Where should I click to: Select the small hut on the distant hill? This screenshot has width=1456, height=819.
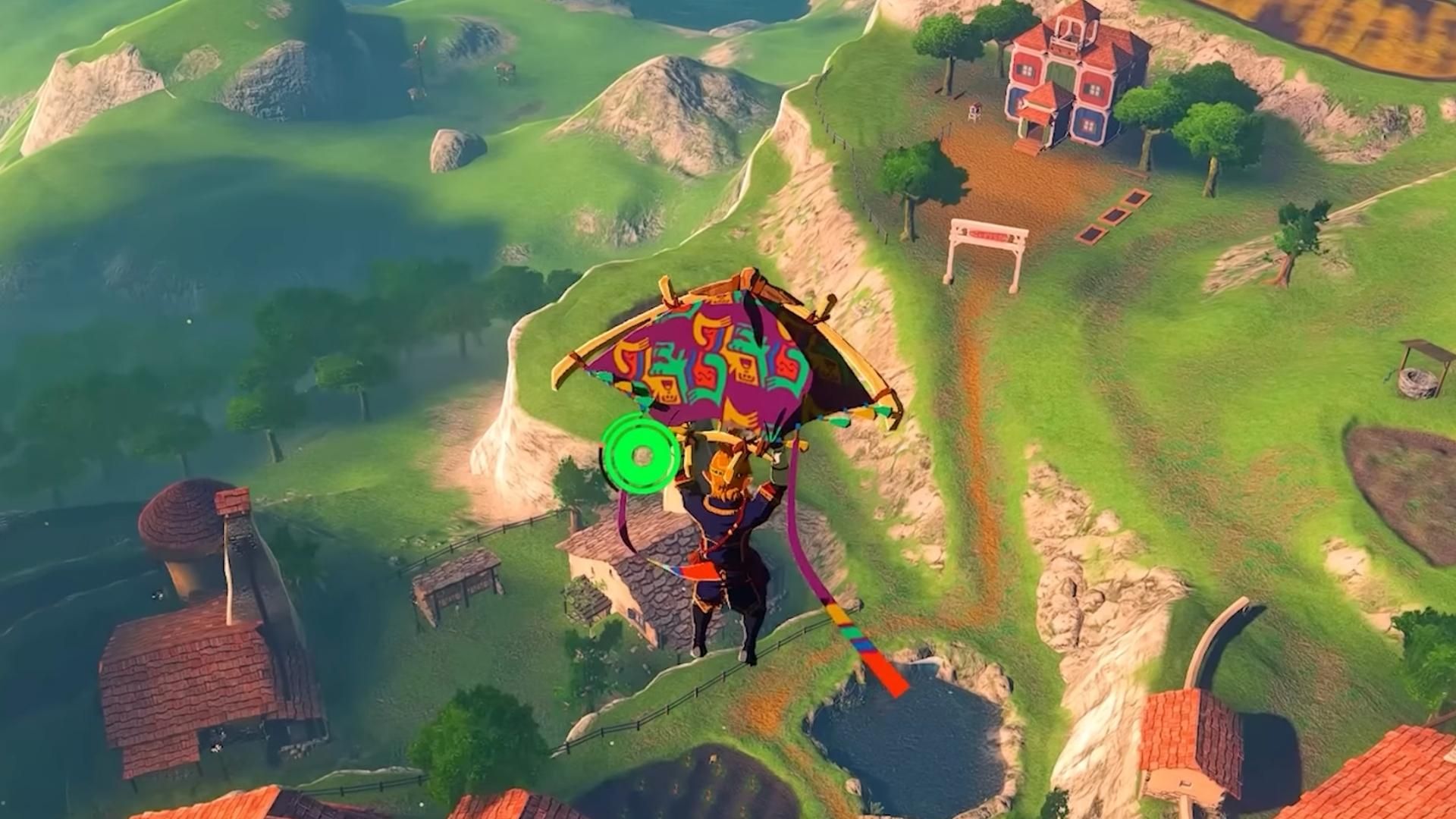tap(502, 68)
